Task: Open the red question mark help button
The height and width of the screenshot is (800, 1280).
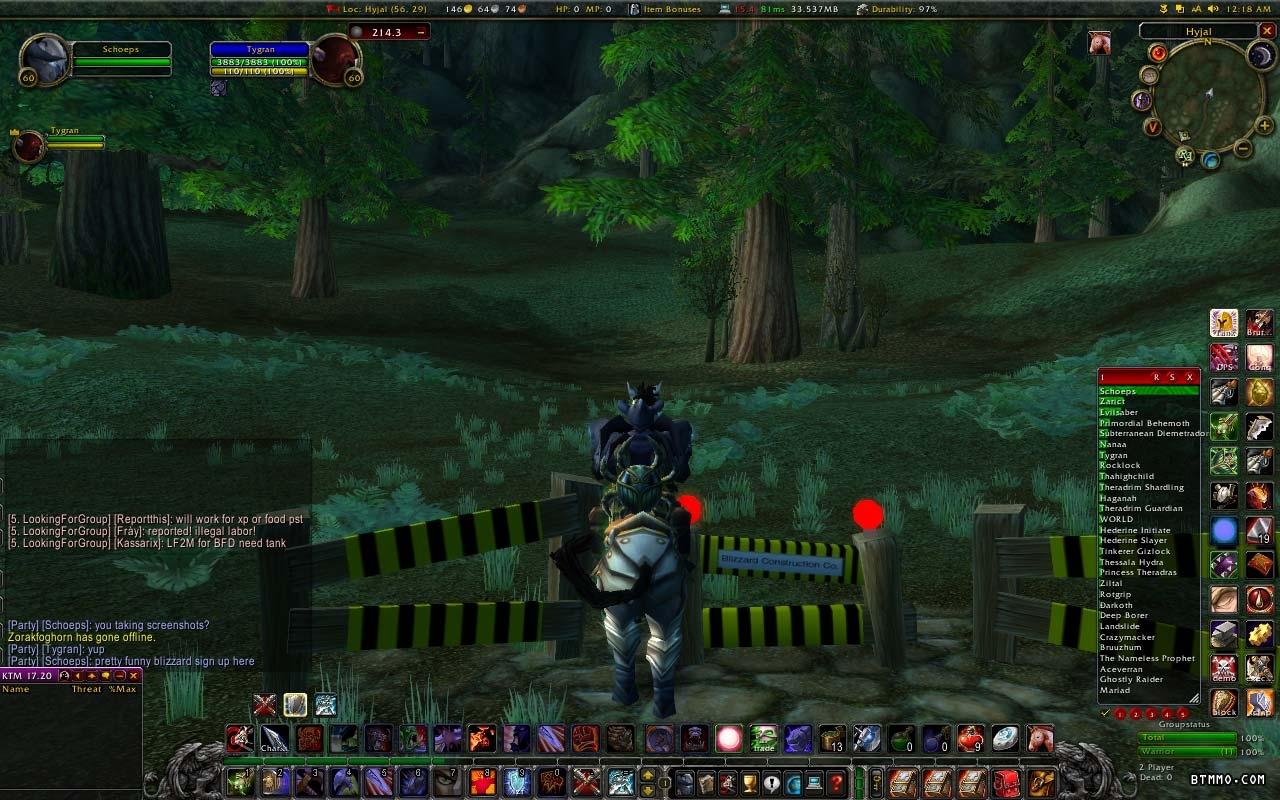Action: 837,782
